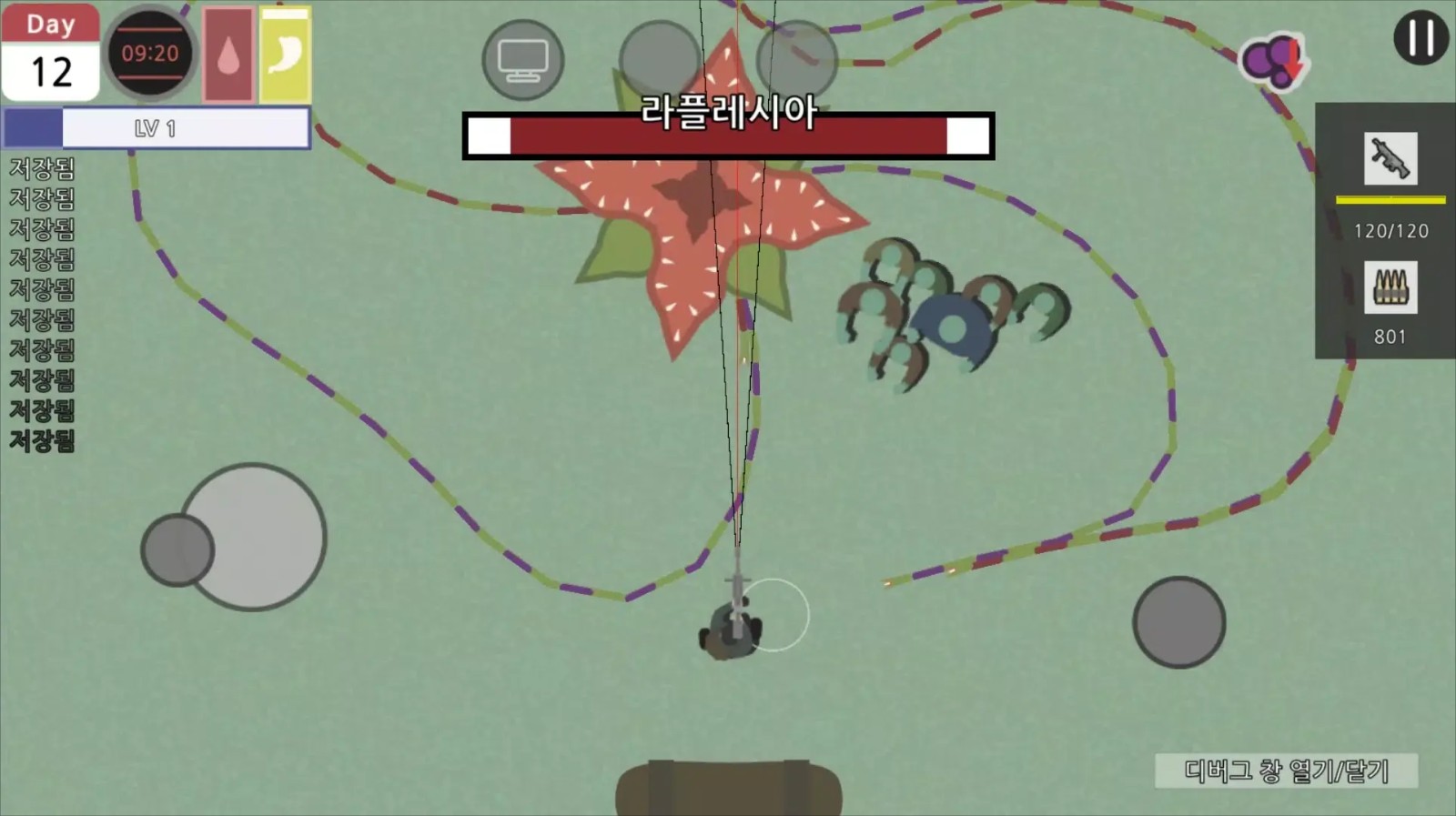Select the rifle weapon slot
This screenshot has height=816, width=1456.
click(x=1390, y=159)
